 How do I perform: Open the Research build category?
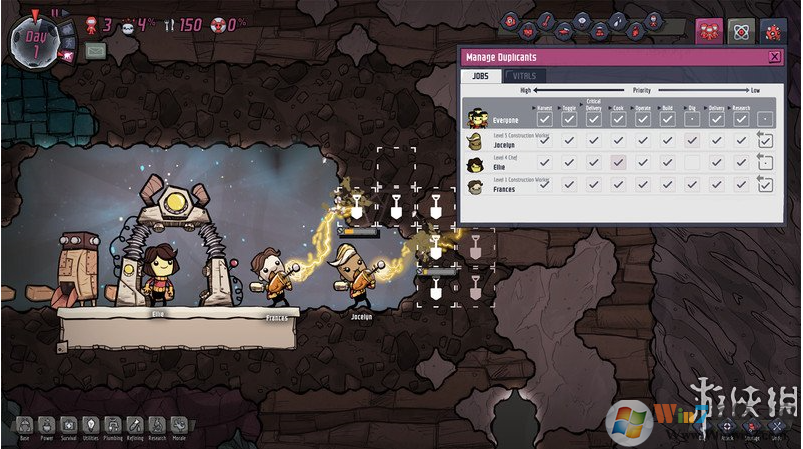(157, 426)
